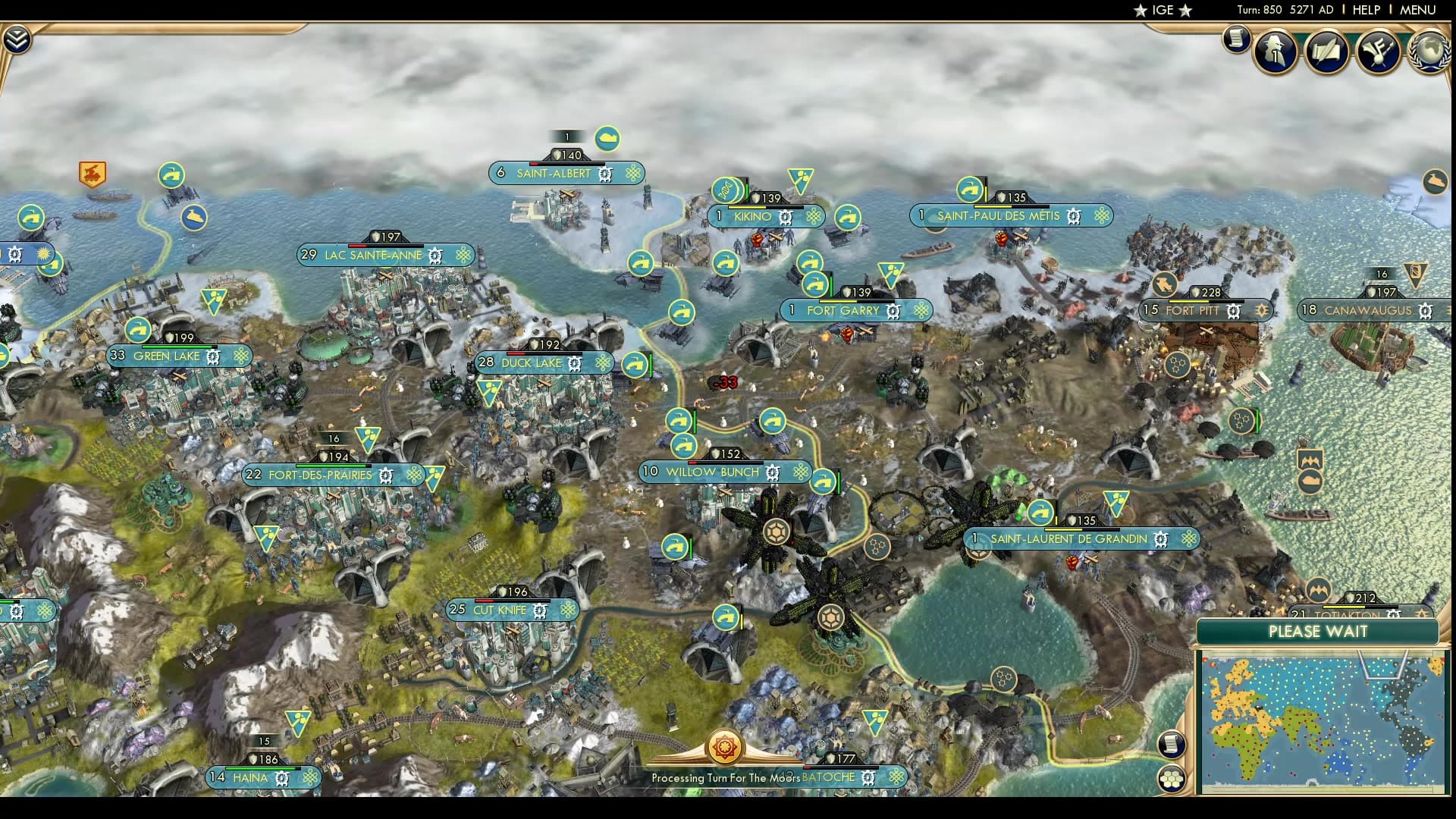Click the yellow citizen map pin near Fort-des-Prairies
Screen dimensions: 1456x819
tap(368, 439)
